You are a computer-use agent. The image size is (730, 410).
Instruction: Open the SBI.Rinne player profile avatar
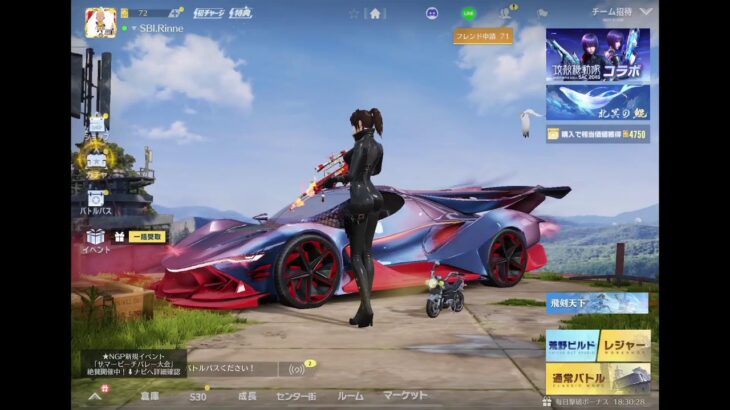pos(100,21)
